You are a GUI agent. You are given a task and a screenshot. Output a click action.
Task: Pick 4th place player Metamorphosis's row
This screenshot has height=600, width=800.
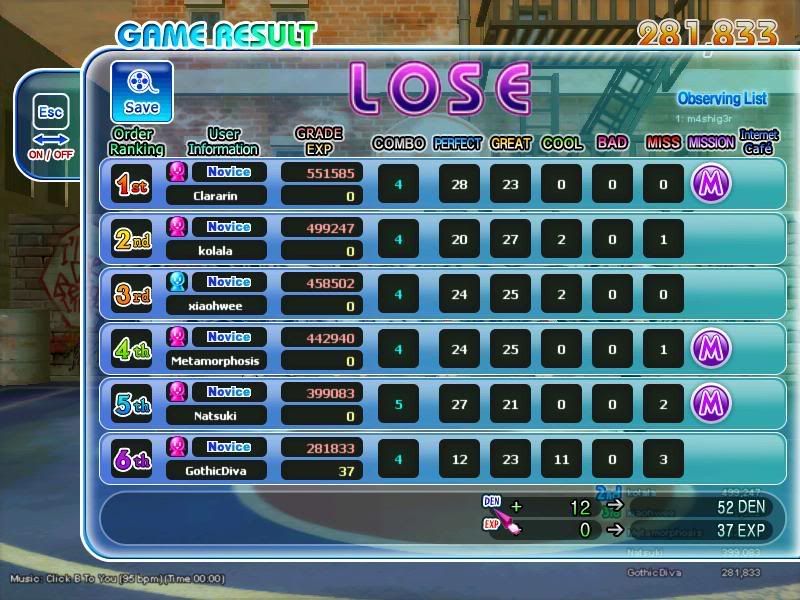(x=445, y=349)
